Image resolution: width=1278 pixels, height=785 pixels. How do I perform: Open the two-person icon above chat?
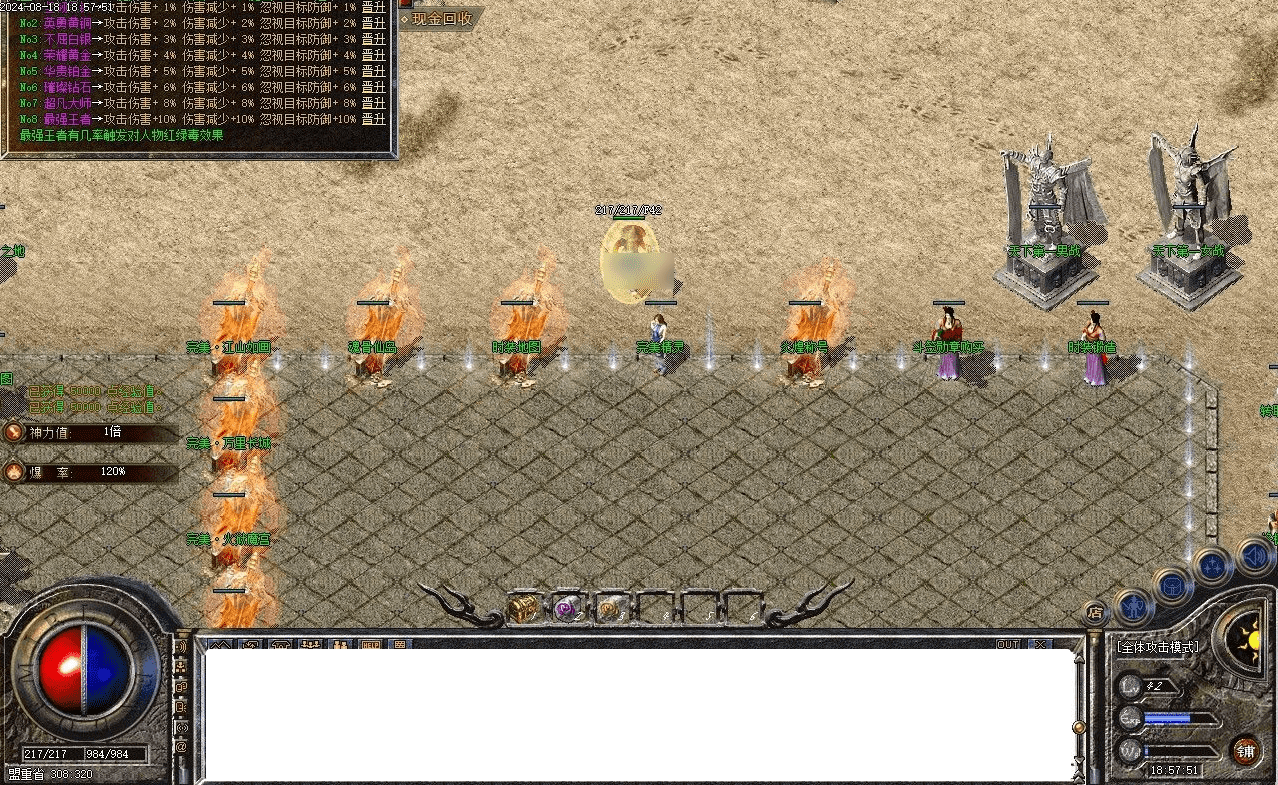pos(341,645)
